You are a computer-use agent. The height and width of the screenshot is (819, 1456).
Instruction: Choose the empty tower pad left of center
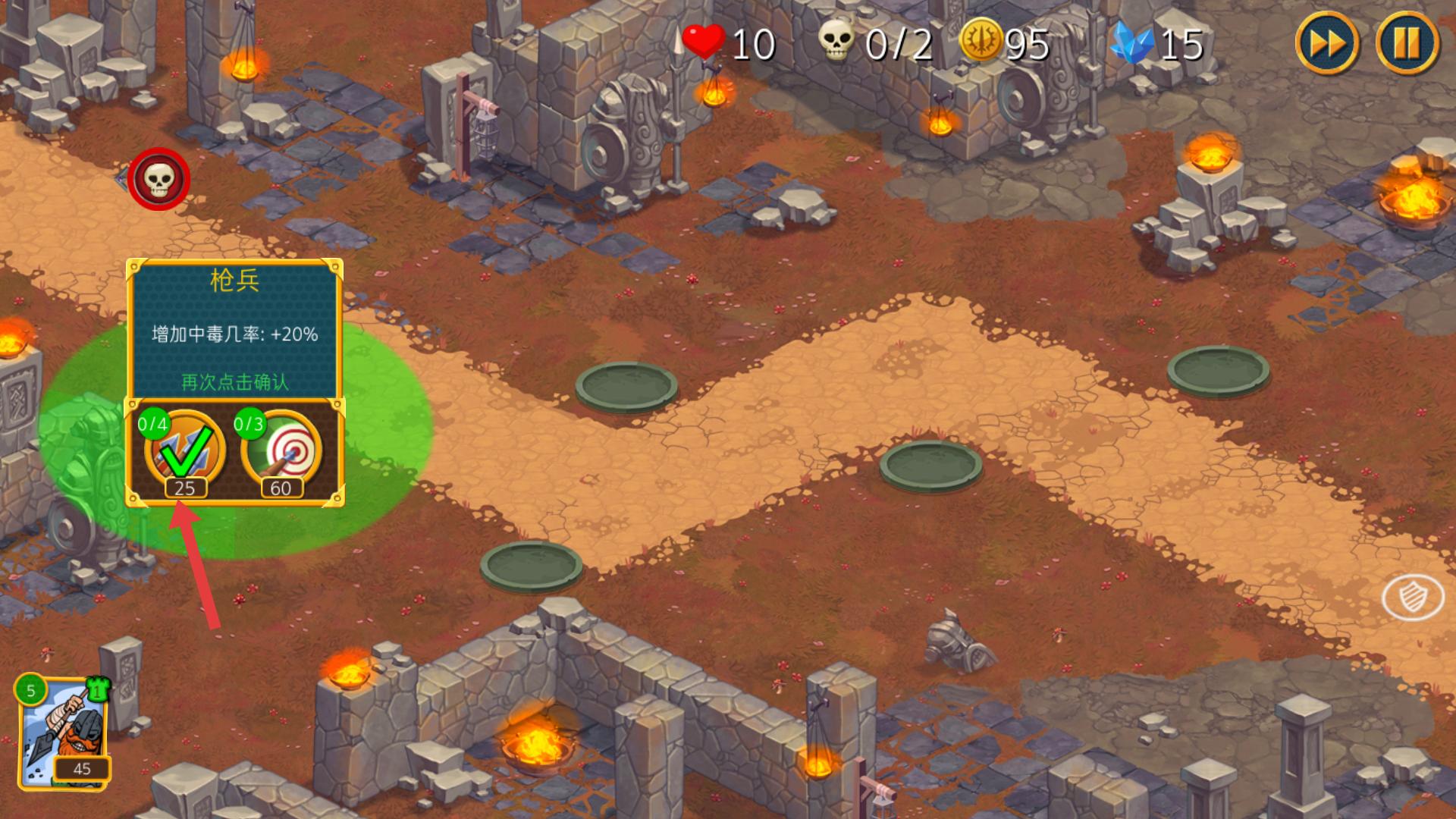pyautogui.click(x=626, y=386)
